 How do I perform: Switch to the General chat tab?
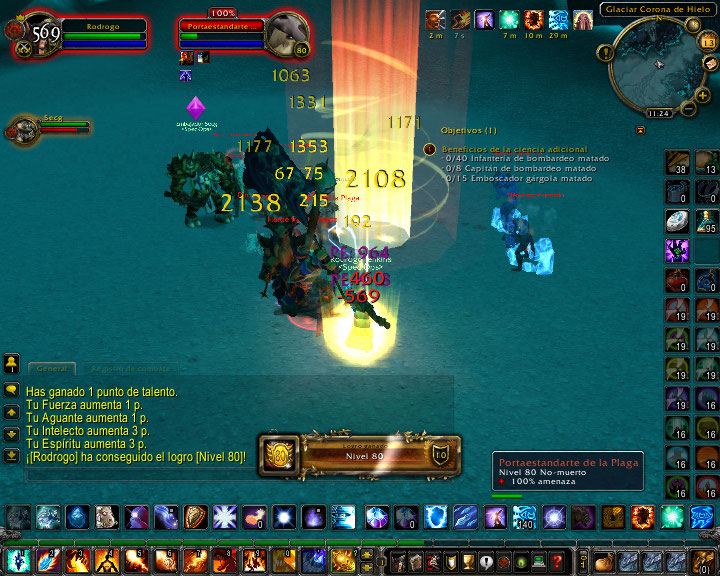[x=50, y=368]
